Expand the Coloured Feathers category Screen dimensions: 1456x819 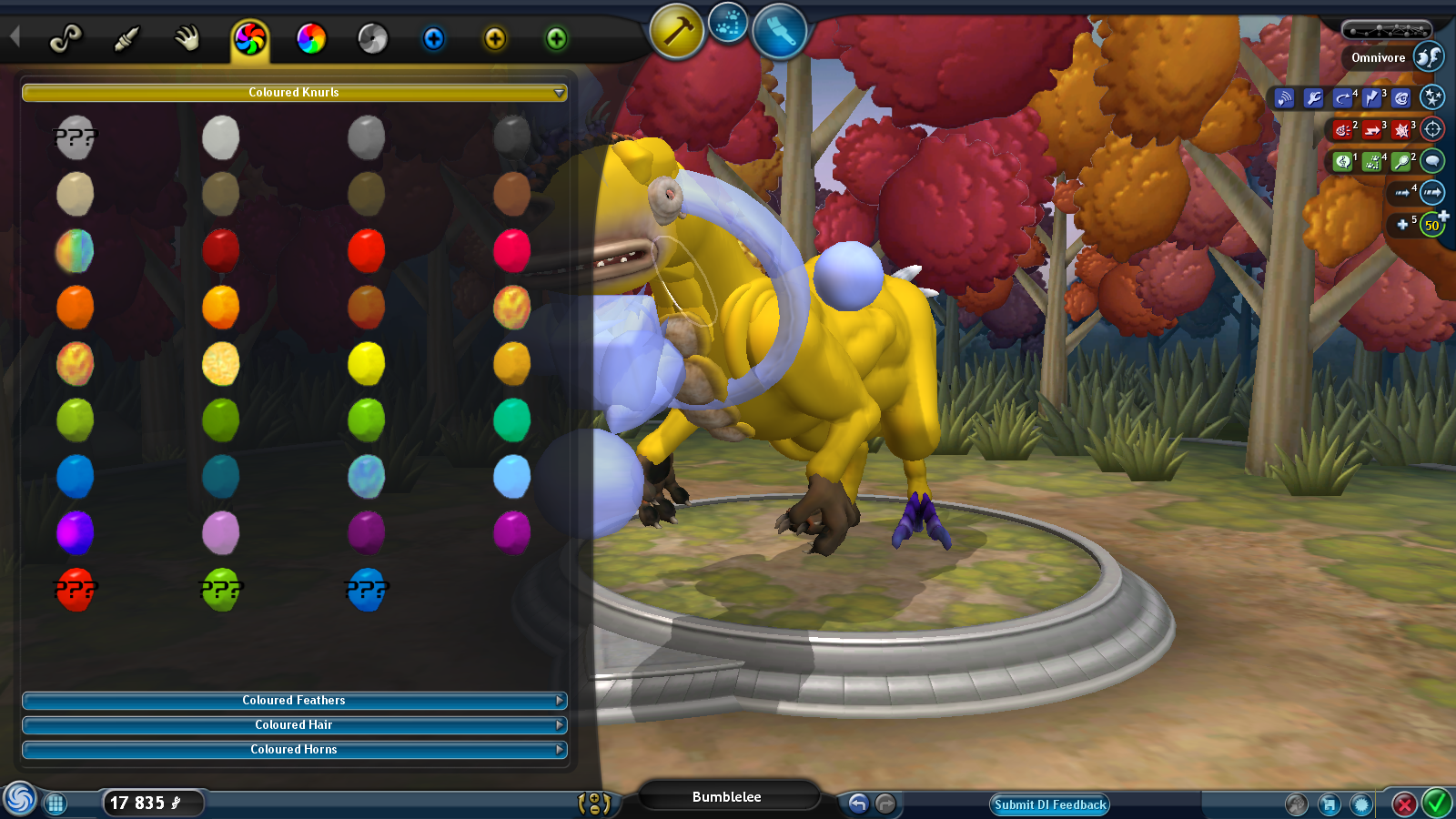294,701
